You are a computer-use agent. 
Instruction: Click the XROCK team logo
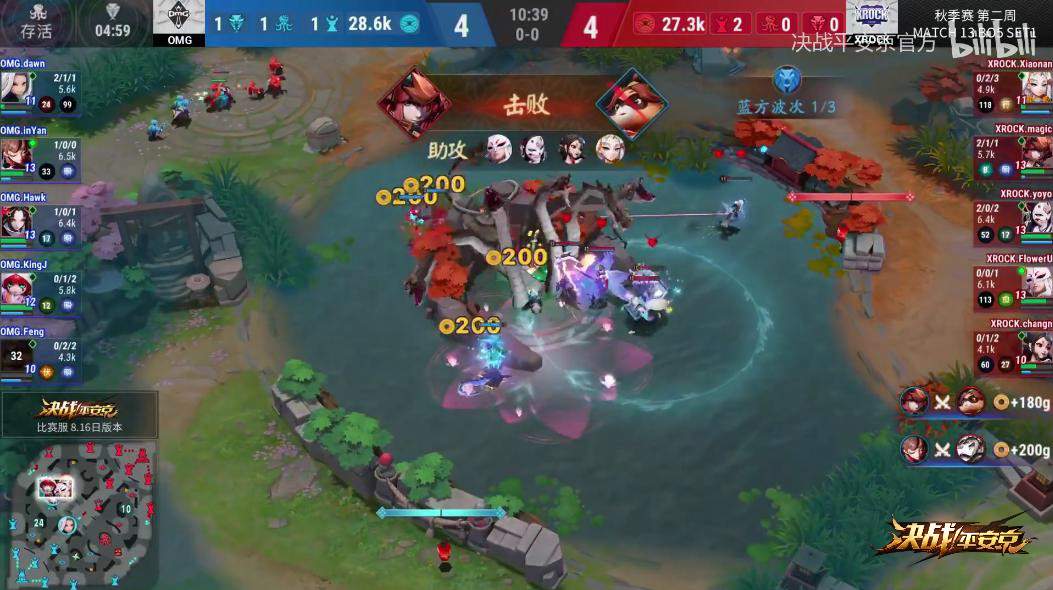coord(871,20)
